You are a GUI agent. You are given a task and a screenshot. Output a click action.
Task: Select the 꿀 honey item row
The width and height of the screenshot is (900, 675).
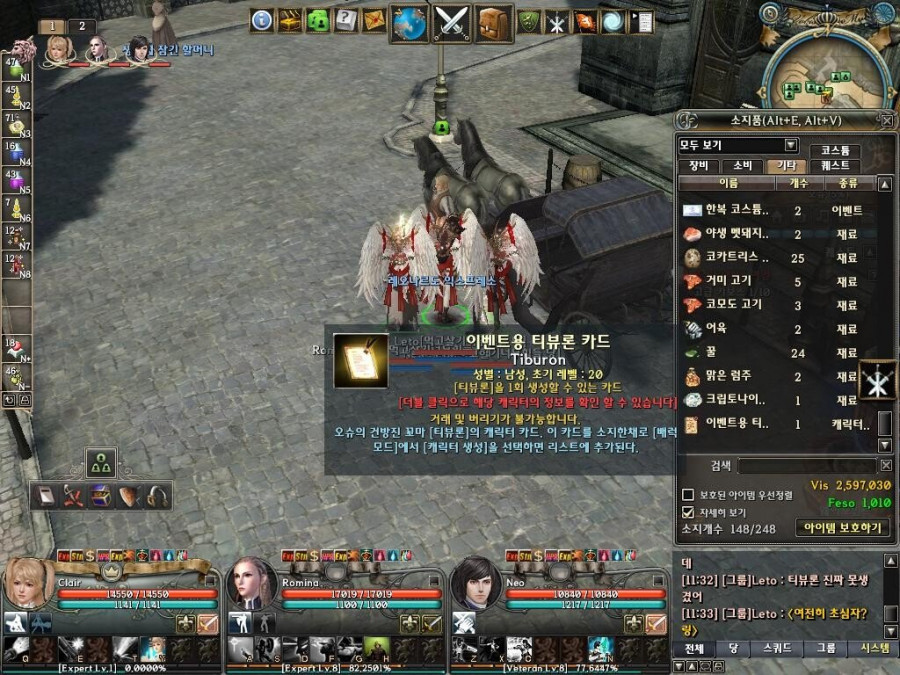pos(770,353)
